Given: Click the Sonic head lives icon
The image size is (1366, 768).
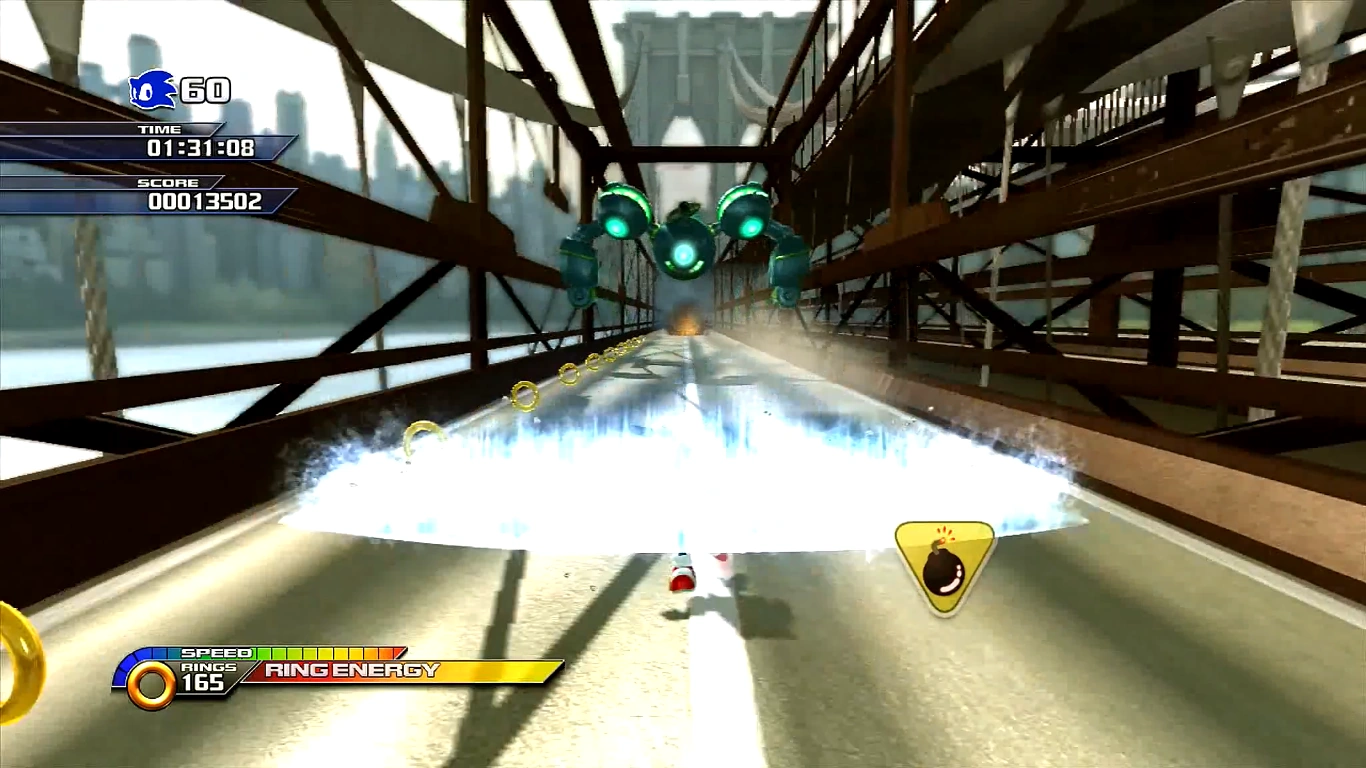Looking at the screenshot, I should (152, 90).
